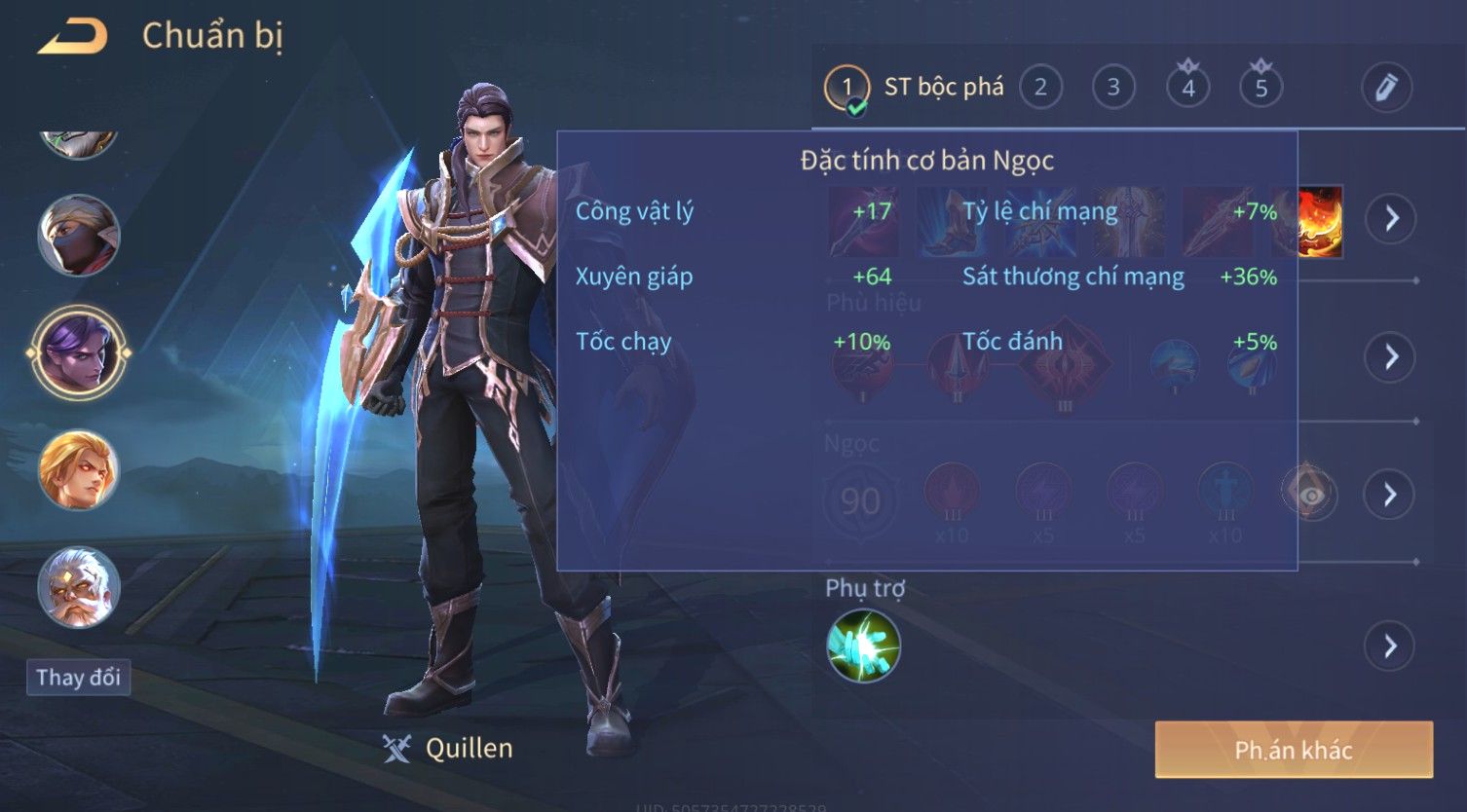Choose build preset 5
Viewport: 1467px width, 812px height.
click(1260, 88)
